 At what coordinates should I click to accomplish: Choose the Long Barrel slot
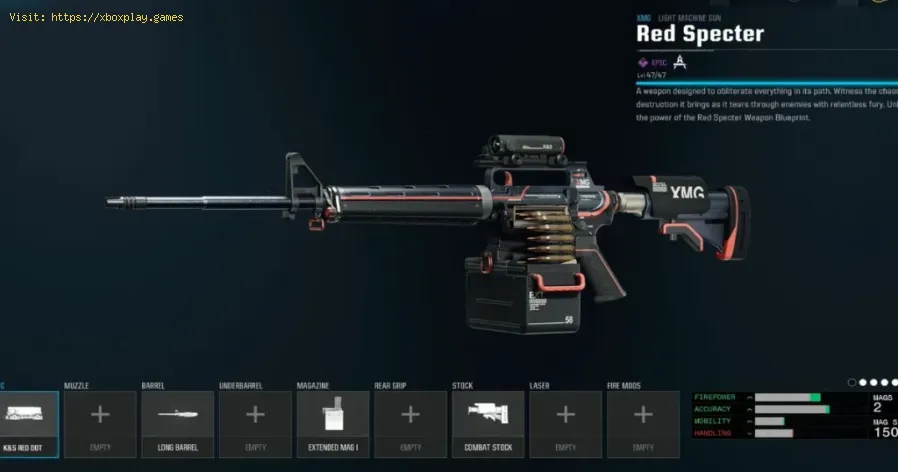coord(178,424)
